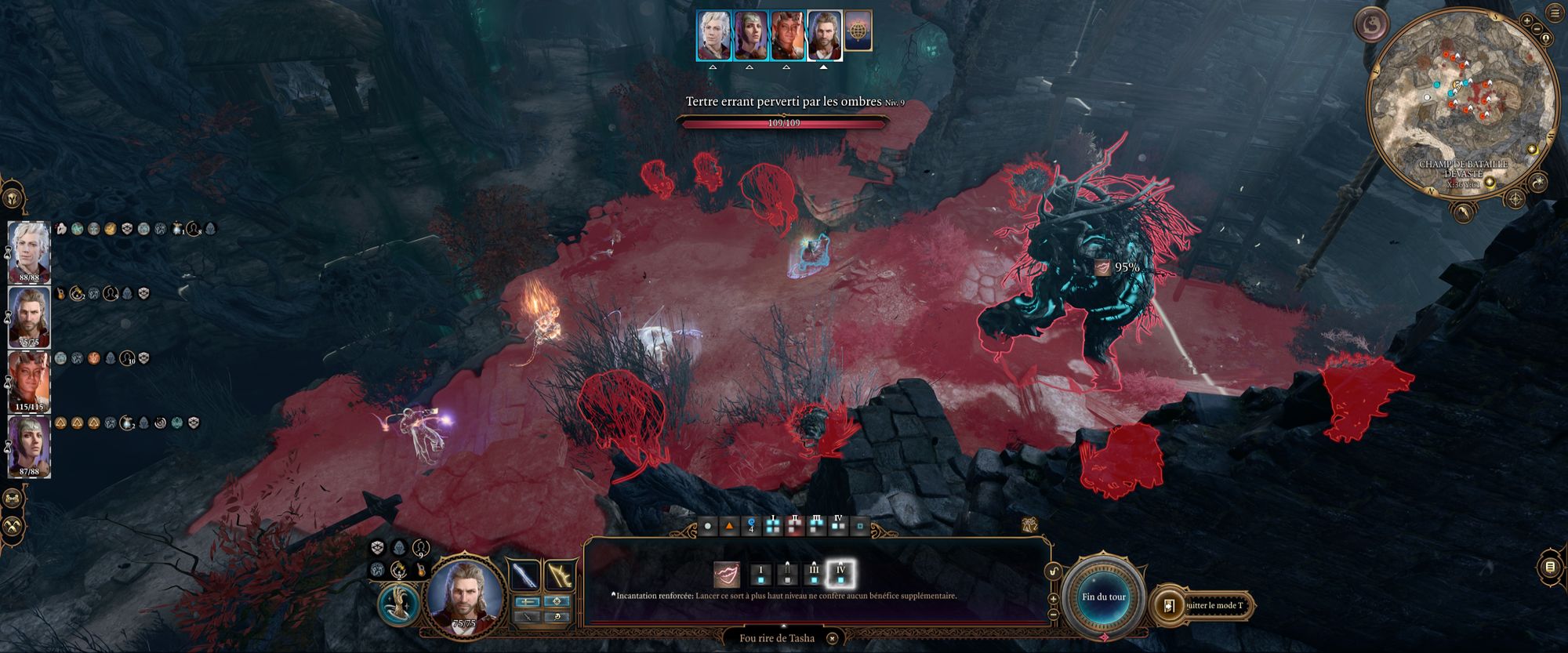Zoom in the minimap with plus button
This screenshot has height=653, width=1568.
[1528, 20]
